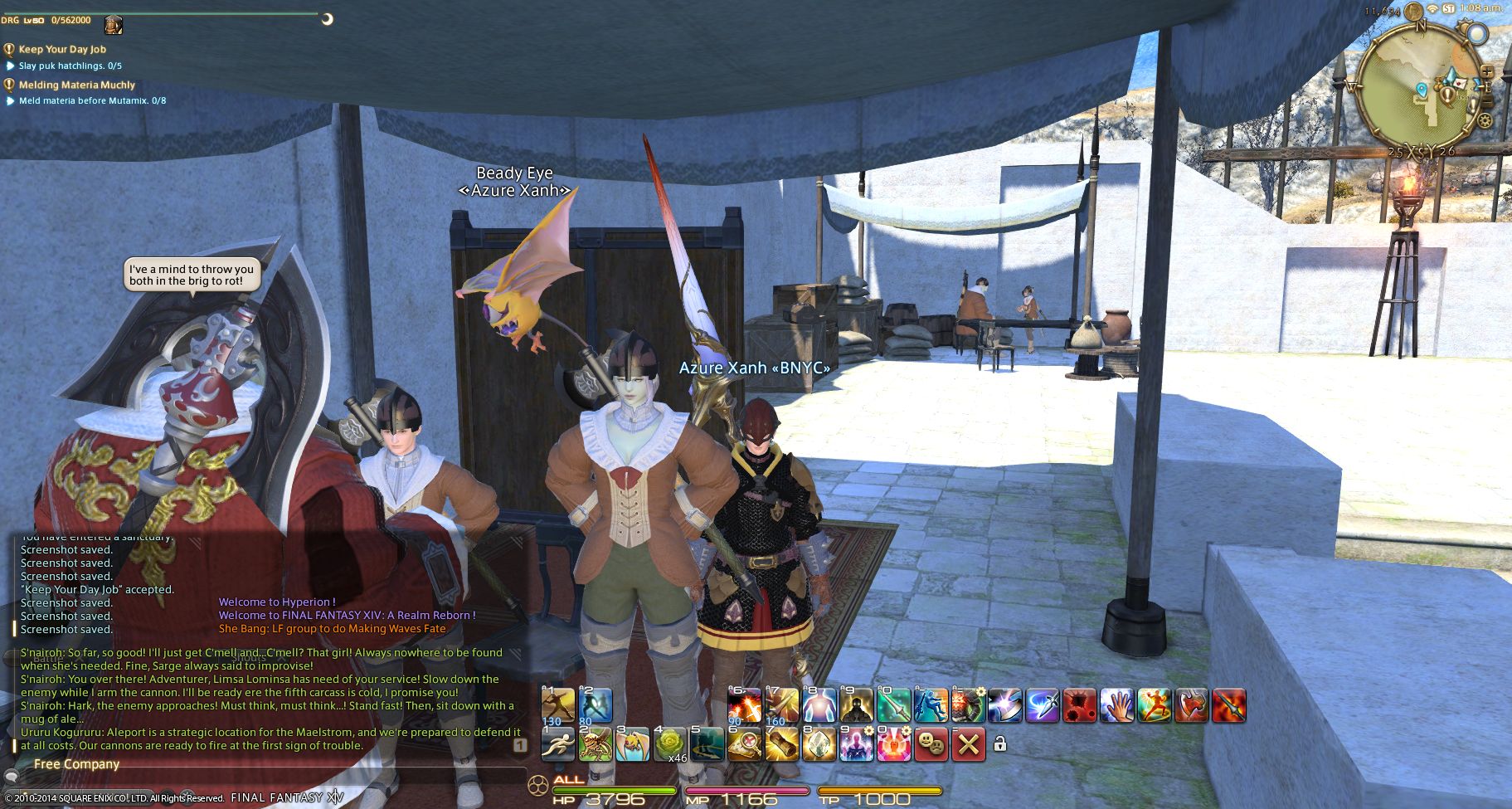Image resolution: width=1512 pixels, height=809 pixels.
Task: Zoom out the minimap with the minus button
Action: pyautogui.click(x=1486, y=102)
